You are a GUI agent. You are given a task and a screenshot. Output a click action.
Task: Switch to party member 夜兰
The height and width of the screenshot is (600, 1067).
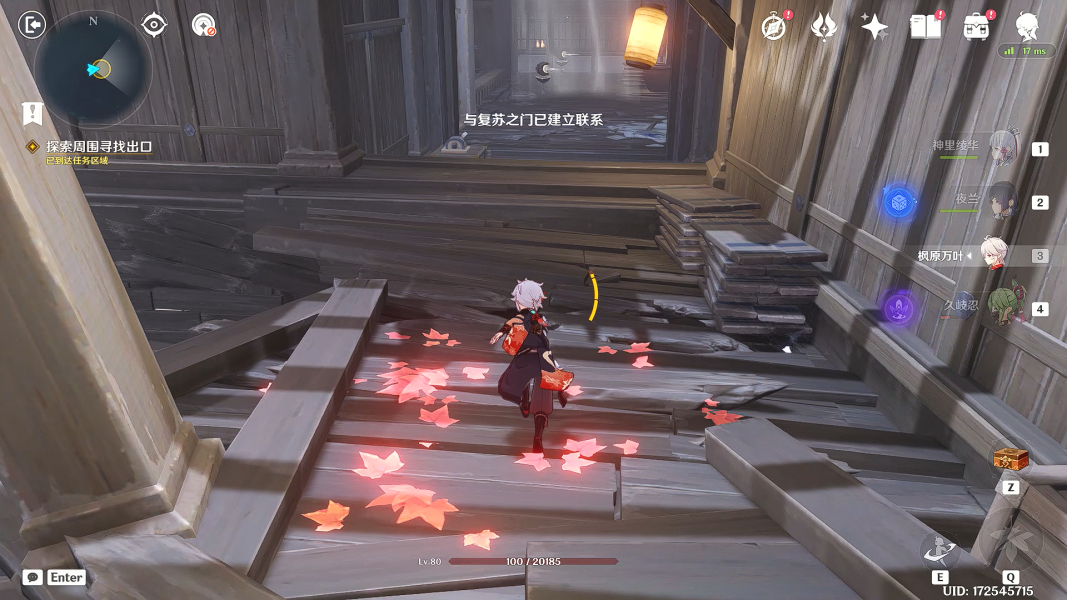(1002, 202)
